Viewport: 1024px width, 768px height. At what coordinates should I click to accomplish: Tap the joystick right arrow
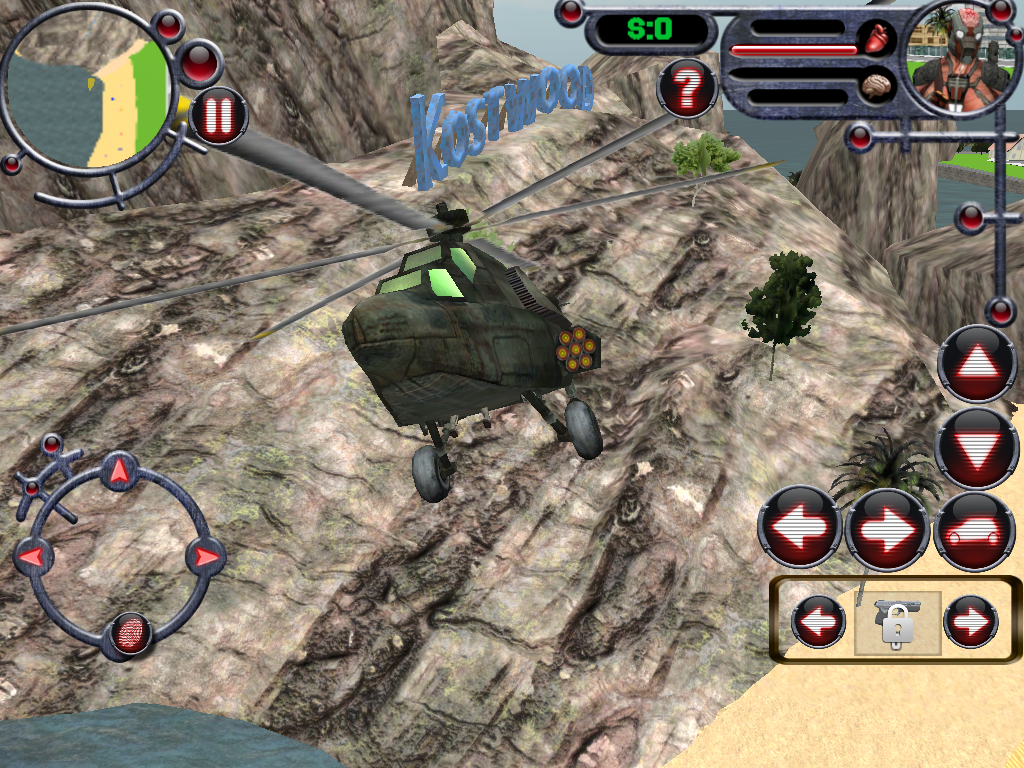[x=206, y=556]
